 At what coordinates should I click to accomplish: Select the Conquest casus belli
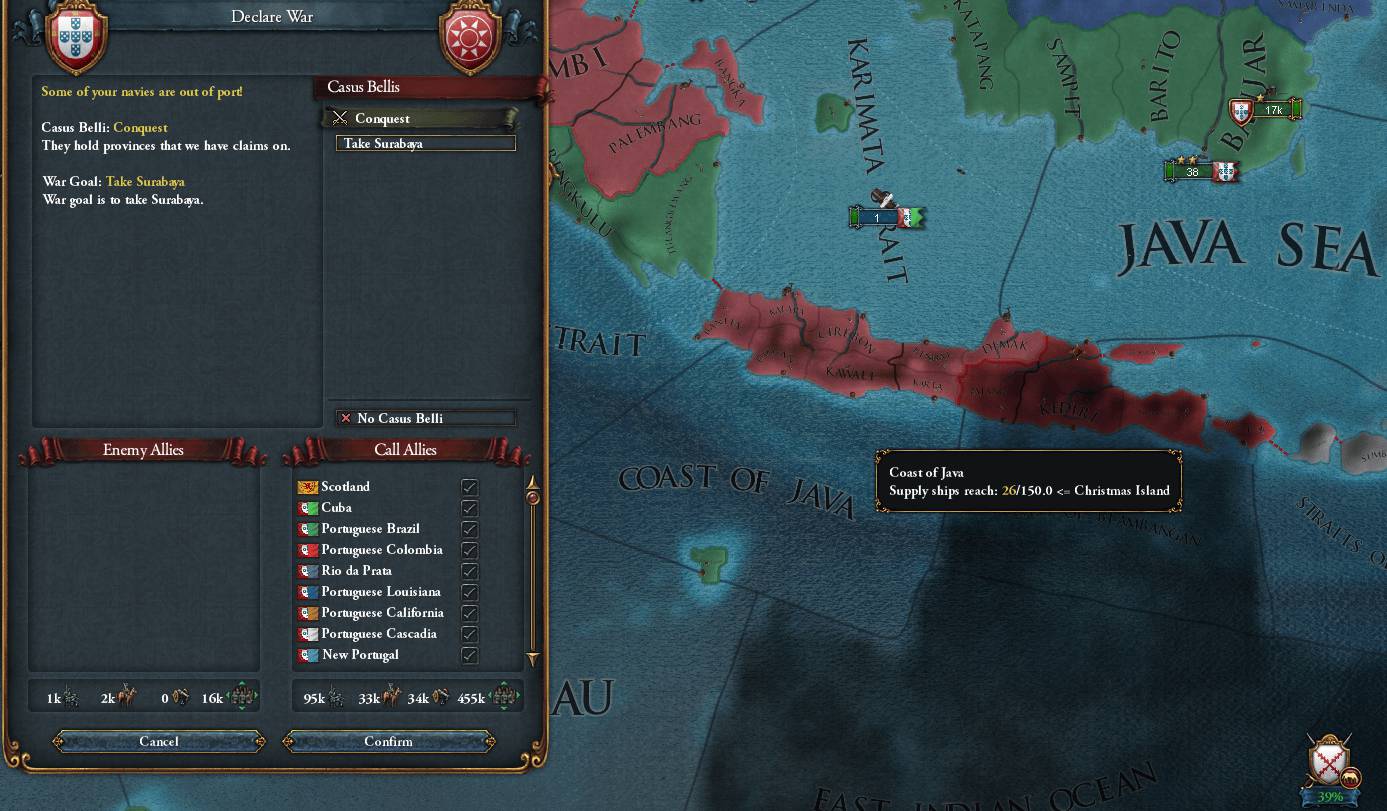(x=420, y=118)
